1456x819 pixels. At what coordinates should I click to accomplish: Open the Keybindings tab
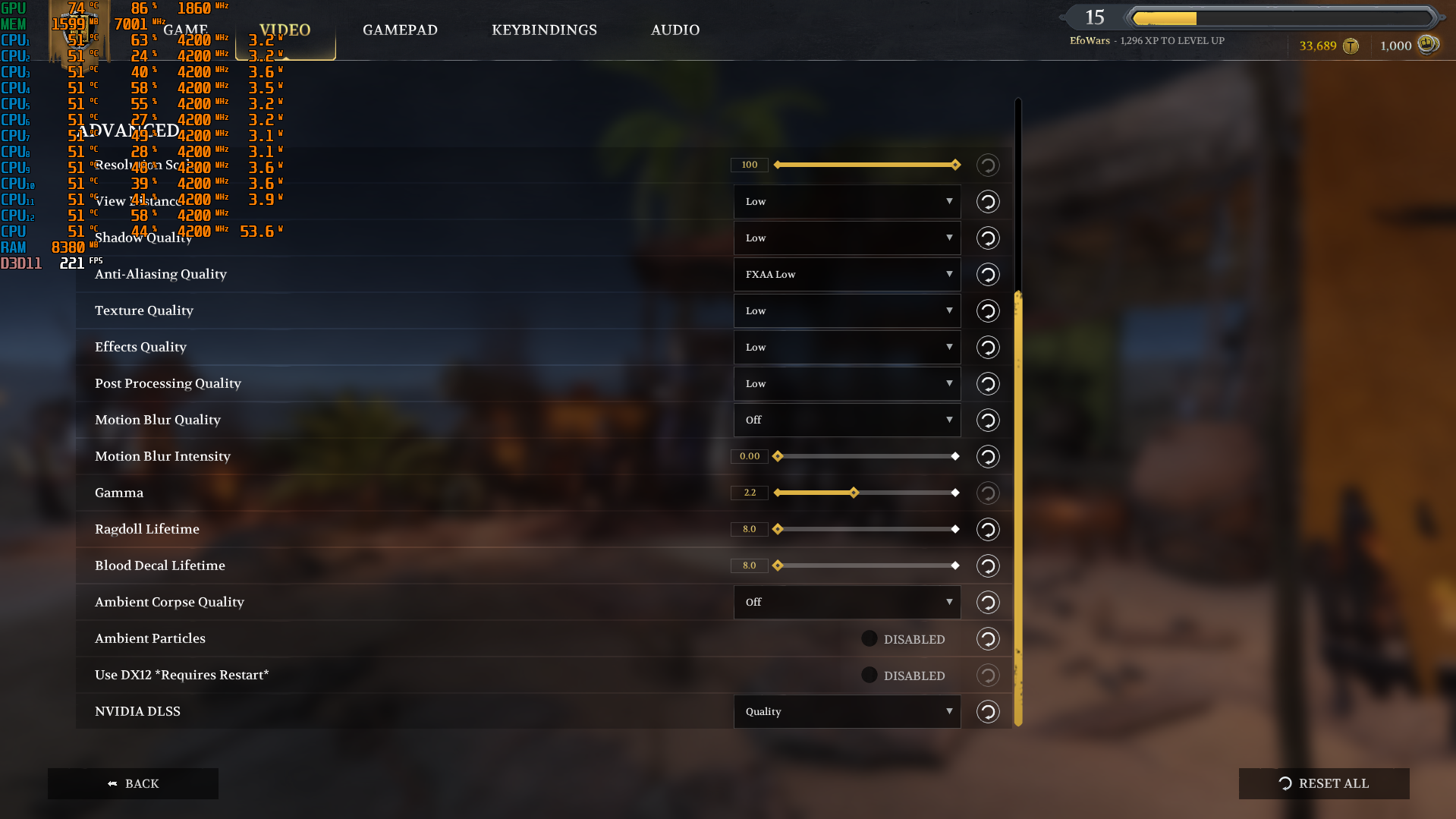[x=544, y=30]
